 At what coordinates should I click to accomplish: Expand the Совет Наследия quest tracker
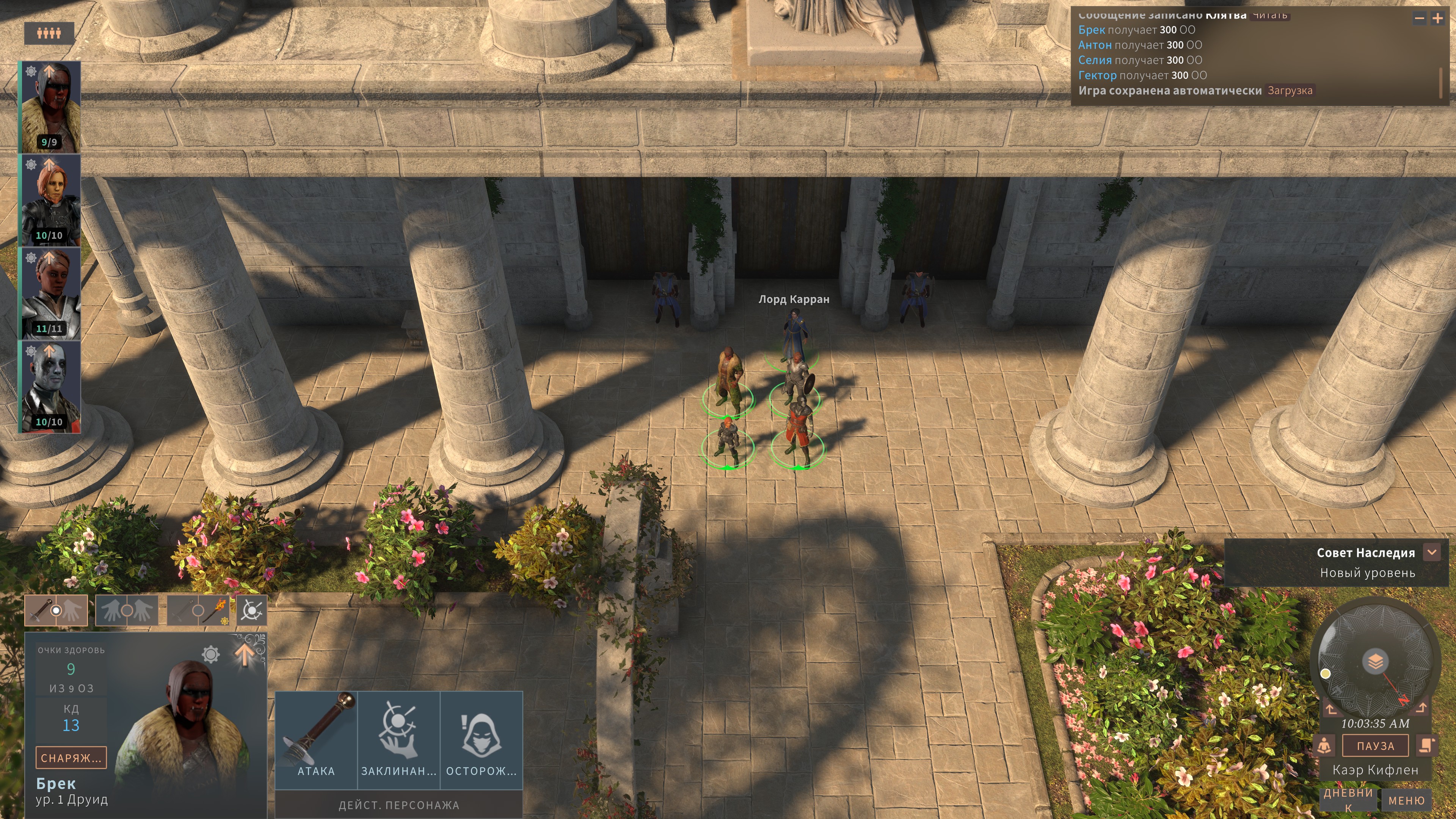pos(1432,552)
